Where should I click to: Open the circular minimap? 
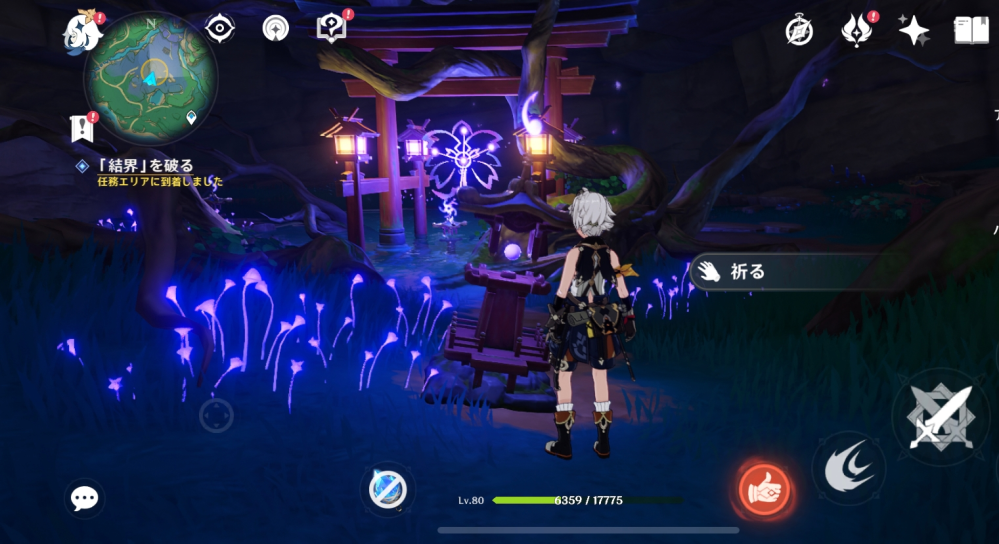pos(150,78)
